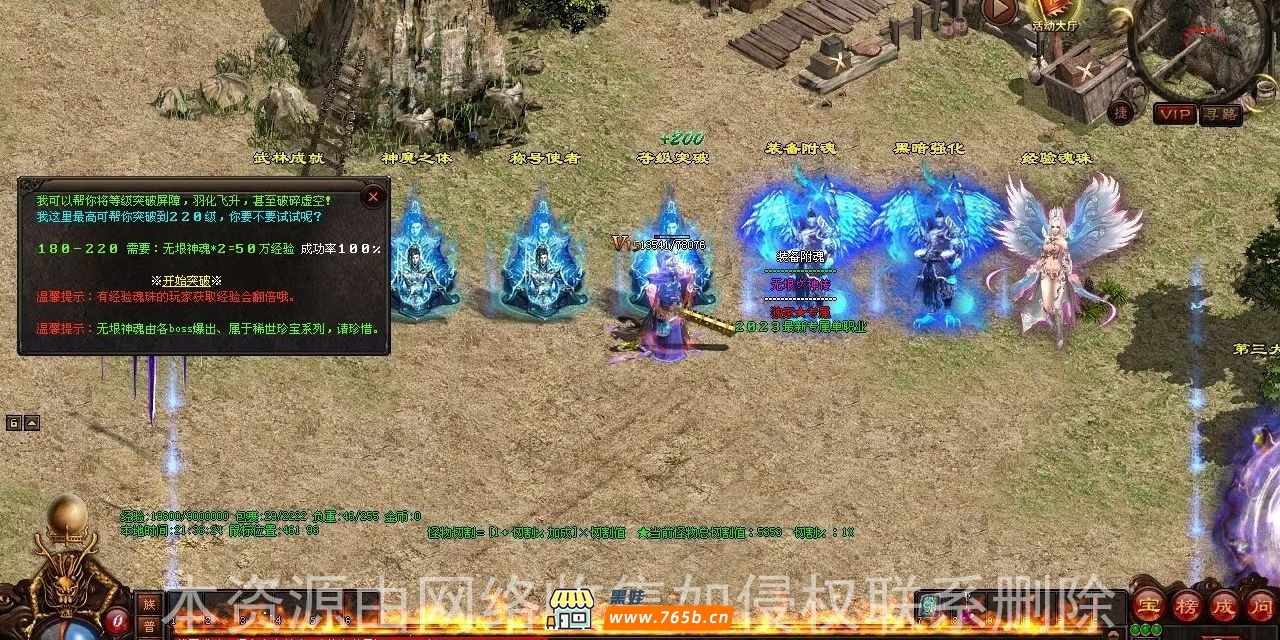
Task: Click the 问 help button
Action: 1259,604
